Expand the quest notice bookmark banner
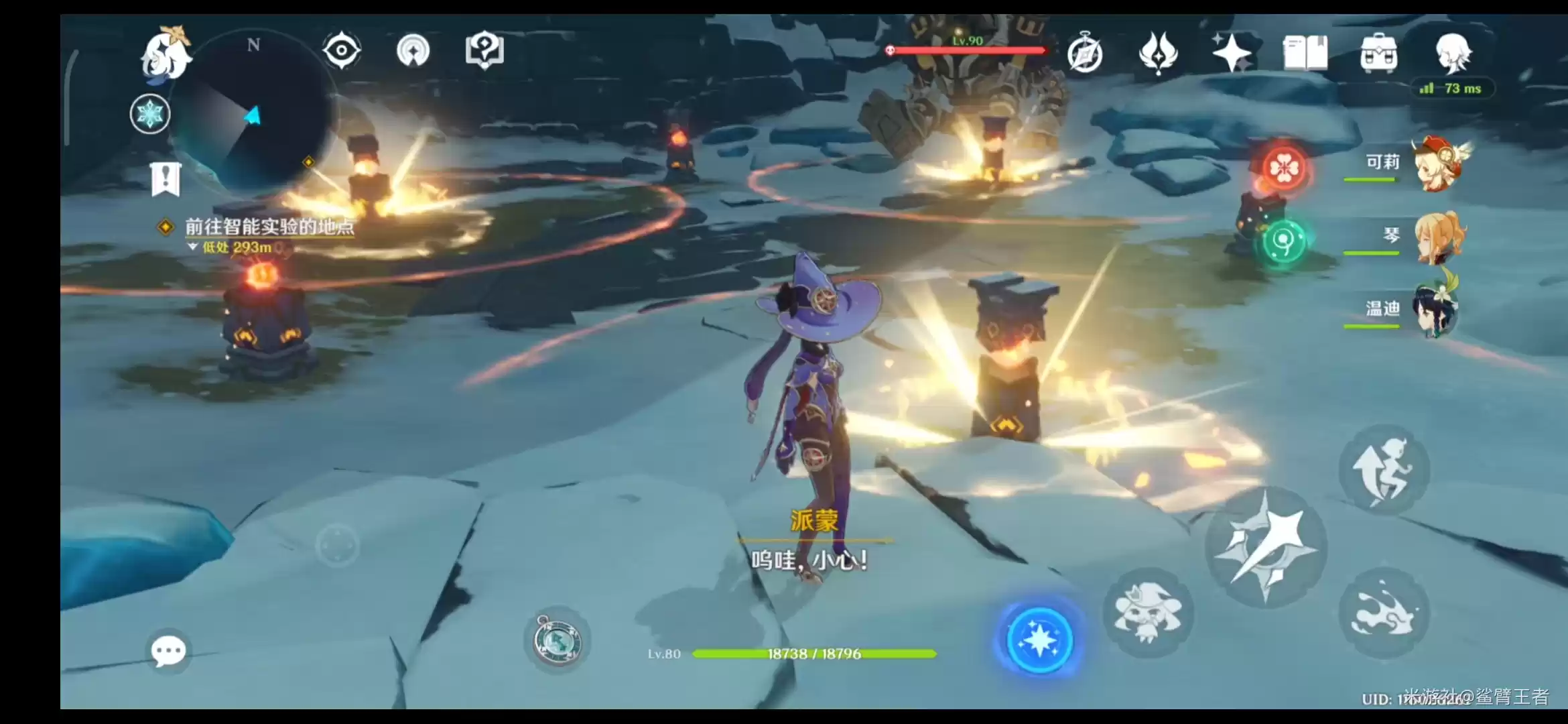The image size is (1568, 724). pyautogui.click(x=165, y=178)
